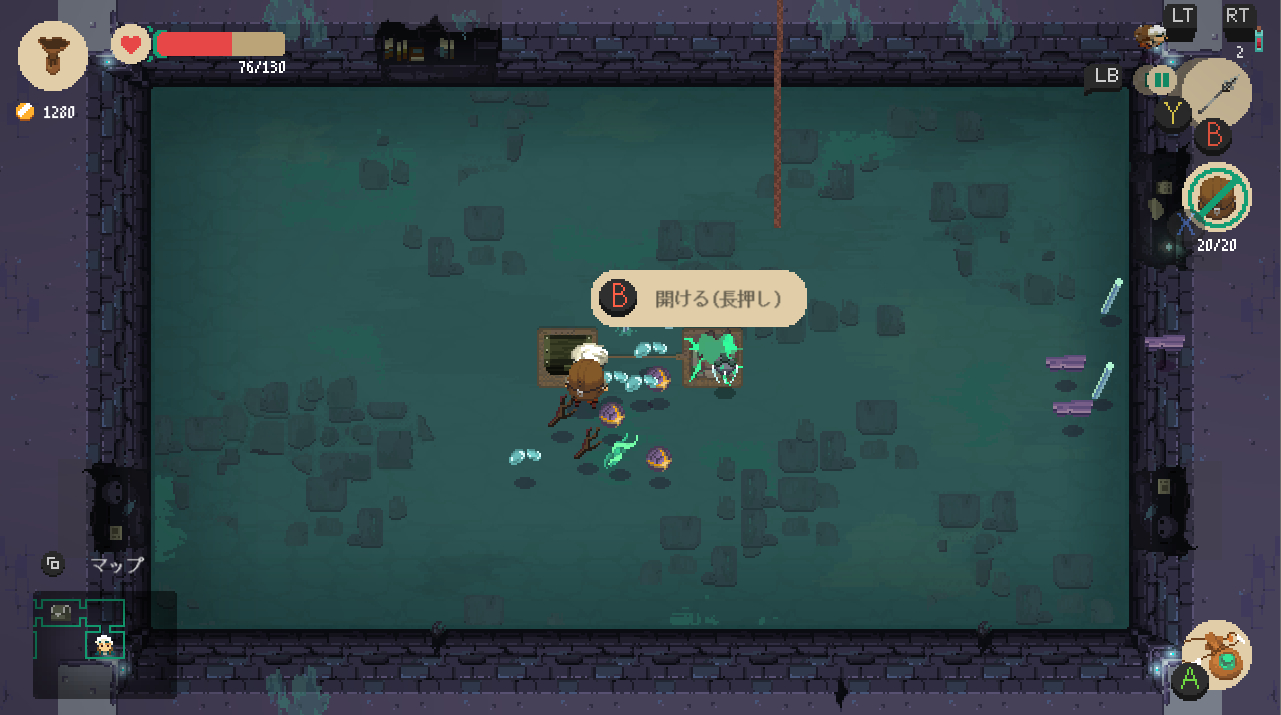The height and width of the screenshot is (715, 1281).
Task: Click the マップ map label
Action: 117,565
